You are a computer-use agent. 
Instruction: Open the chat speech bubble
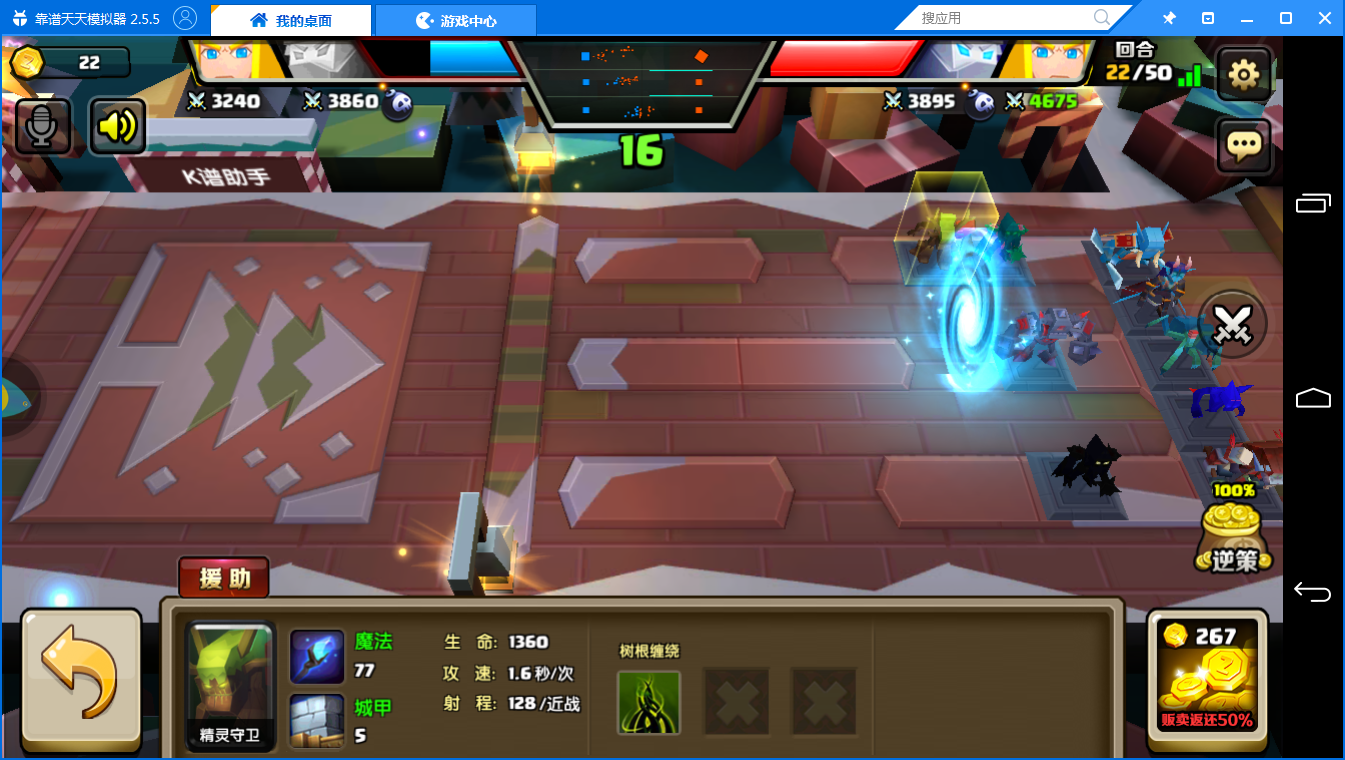[x=1243, y=147]
